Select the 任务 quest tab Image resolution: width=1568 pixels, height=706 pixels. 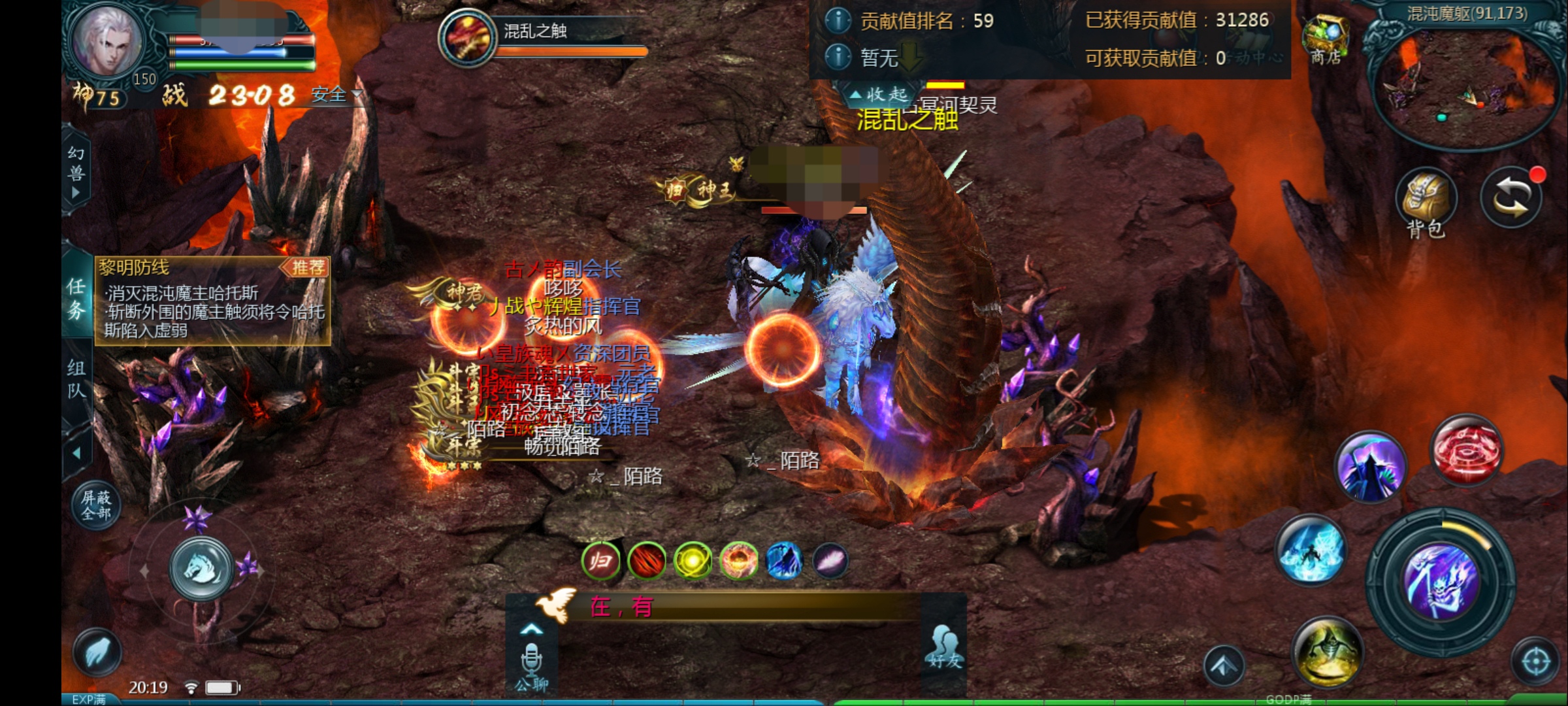[76, 298]
